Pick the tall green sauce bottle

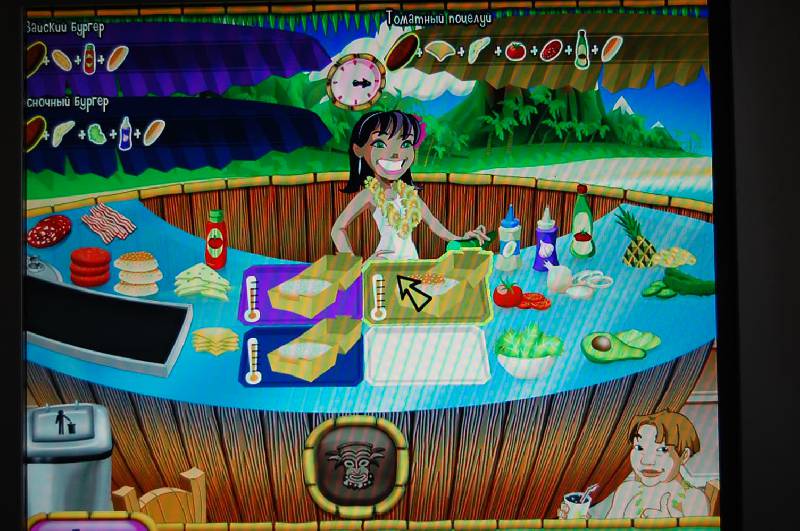pyautogui.click(x=582, y=222)
